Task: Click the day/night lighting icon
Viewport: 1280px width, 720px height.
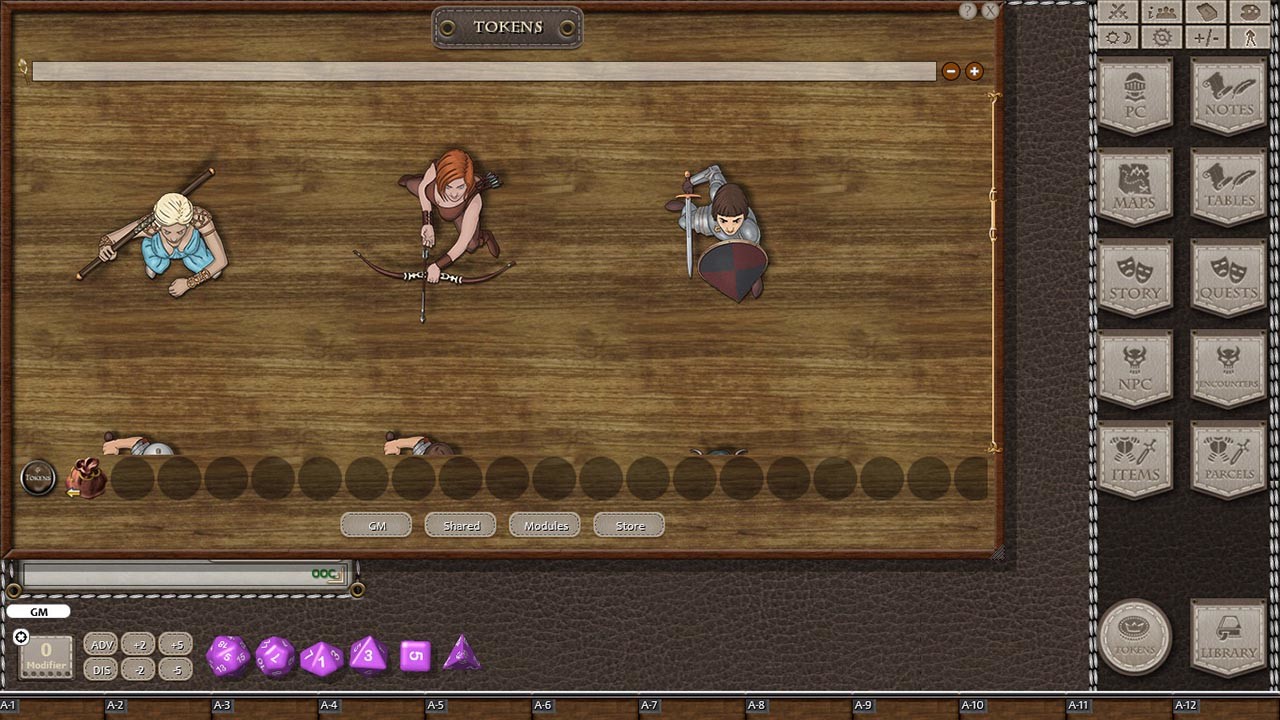Action: click(1117, 37)
